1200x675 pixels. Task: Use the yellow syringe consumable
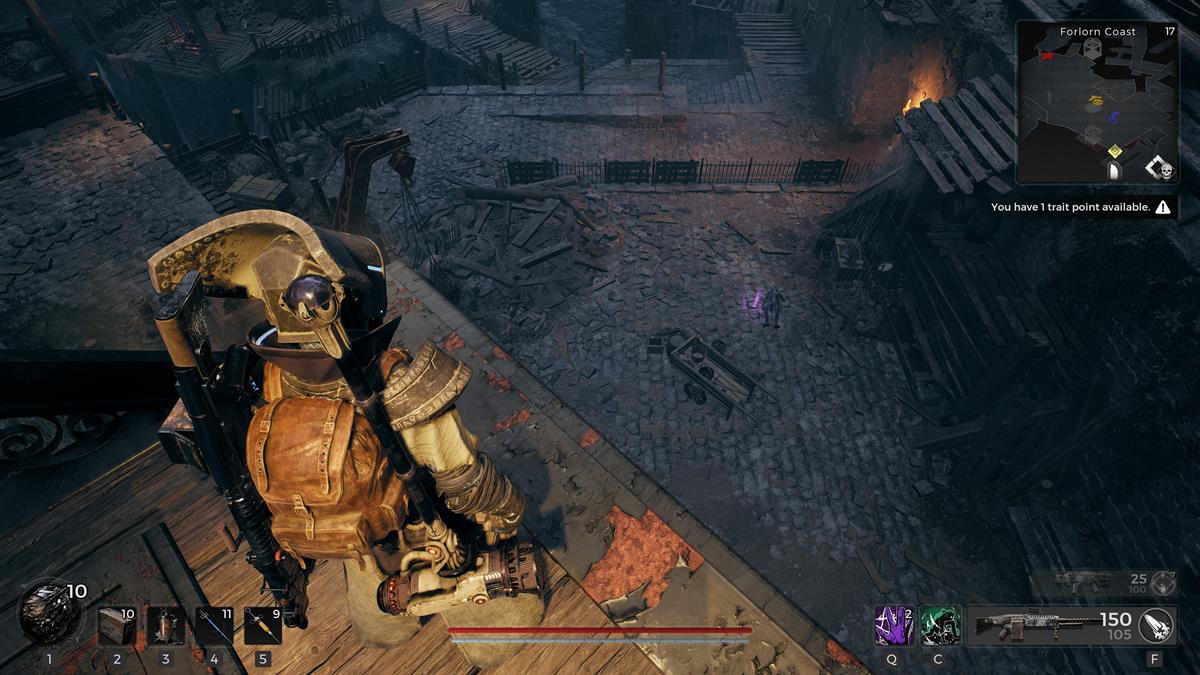pos(262,626)
